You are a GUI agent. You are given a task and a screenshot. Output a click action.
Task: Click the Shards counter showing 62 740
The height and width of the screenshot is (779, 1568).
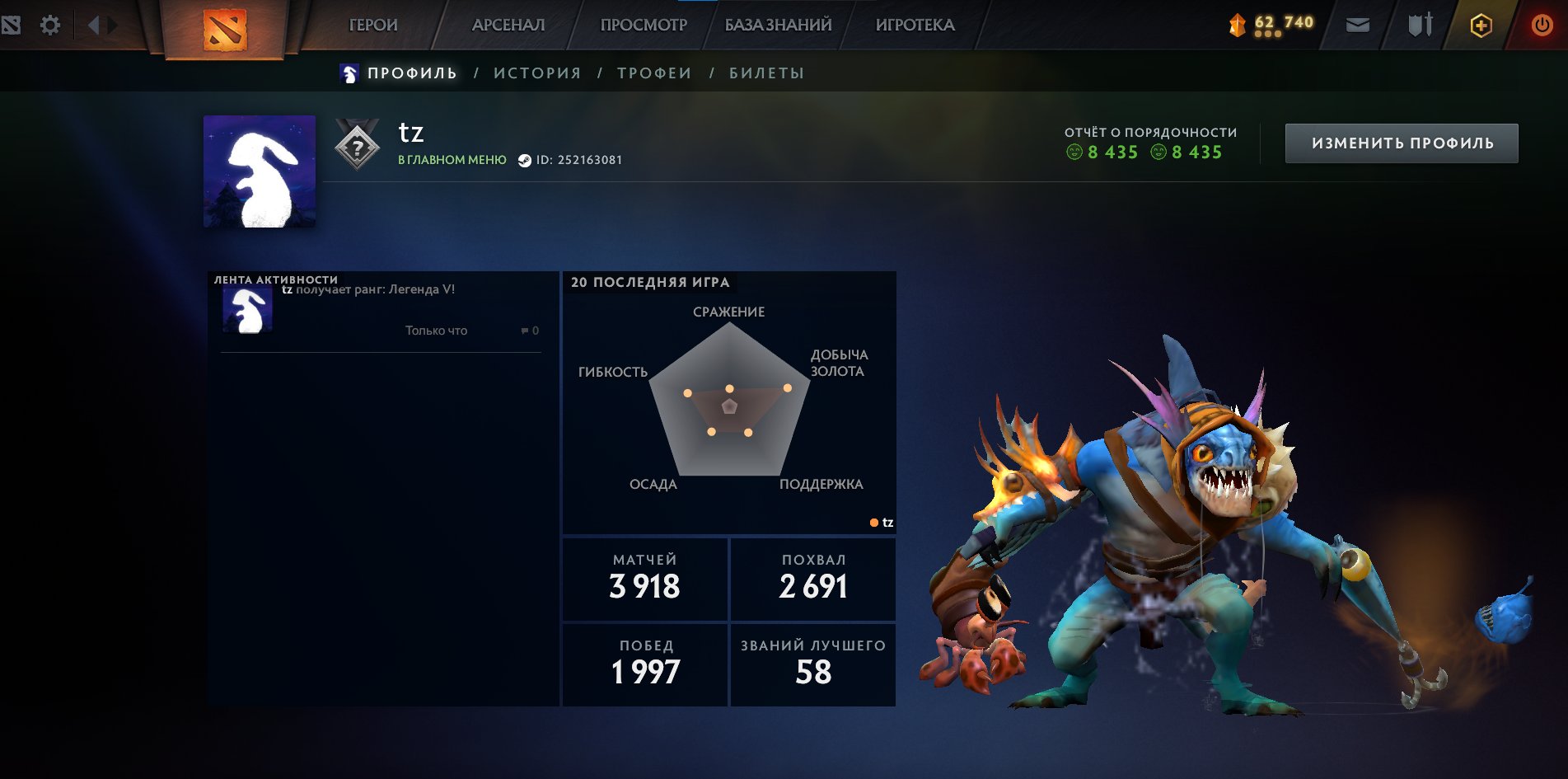1273,24
